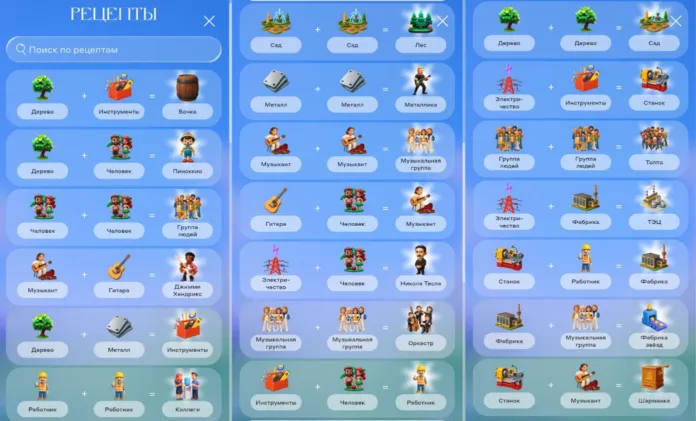This screenshot has height=421, width=696.
Task: Select the Фабрика звёзд result tile
Action: [x=653, y=325]
